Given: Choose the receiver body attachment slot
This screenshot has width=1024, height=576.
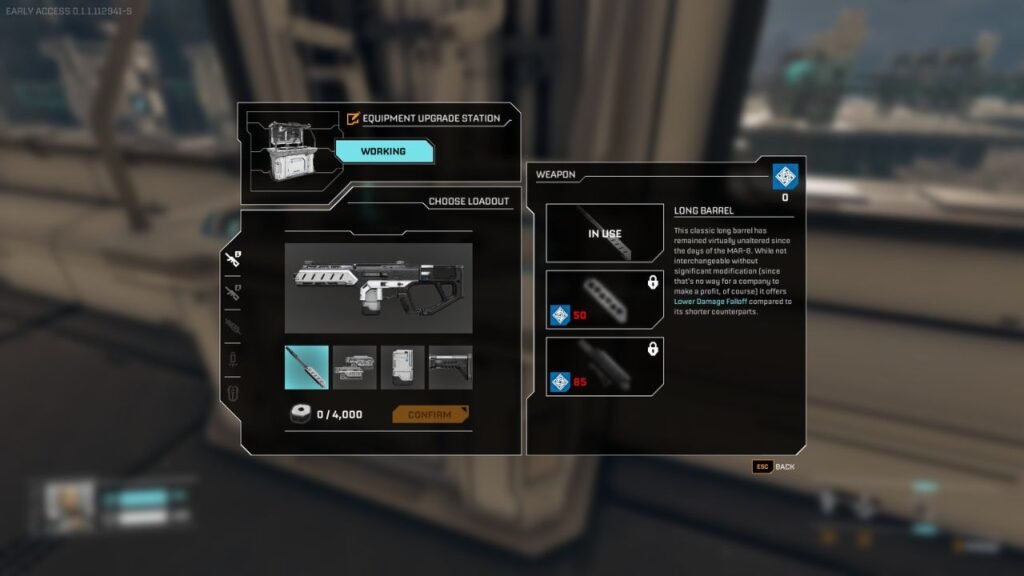Looking at the screenshot, I should pos(355,367).
